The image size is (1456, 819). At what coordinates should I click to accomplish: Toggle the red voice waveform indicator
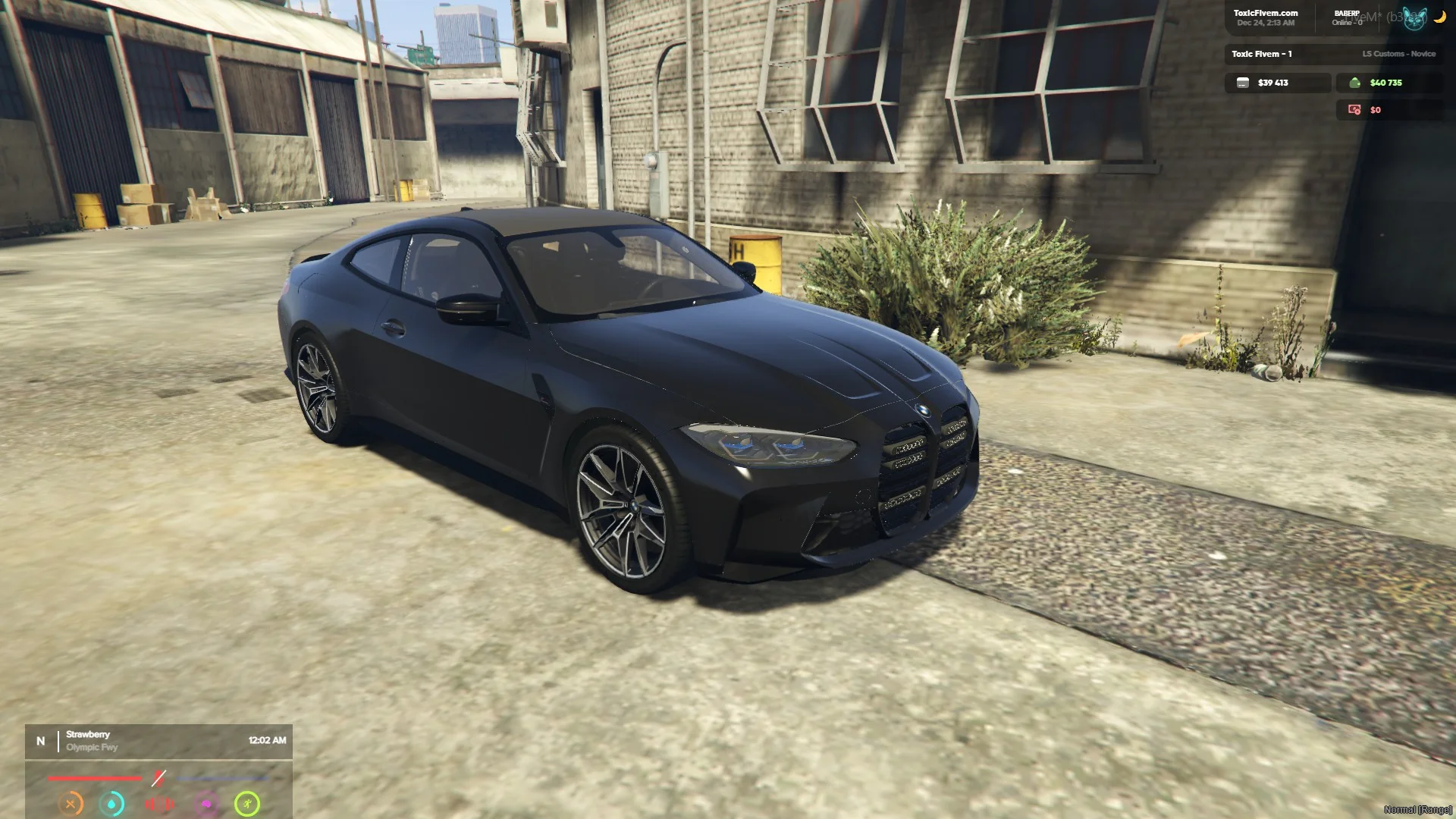tap(159, 804)
